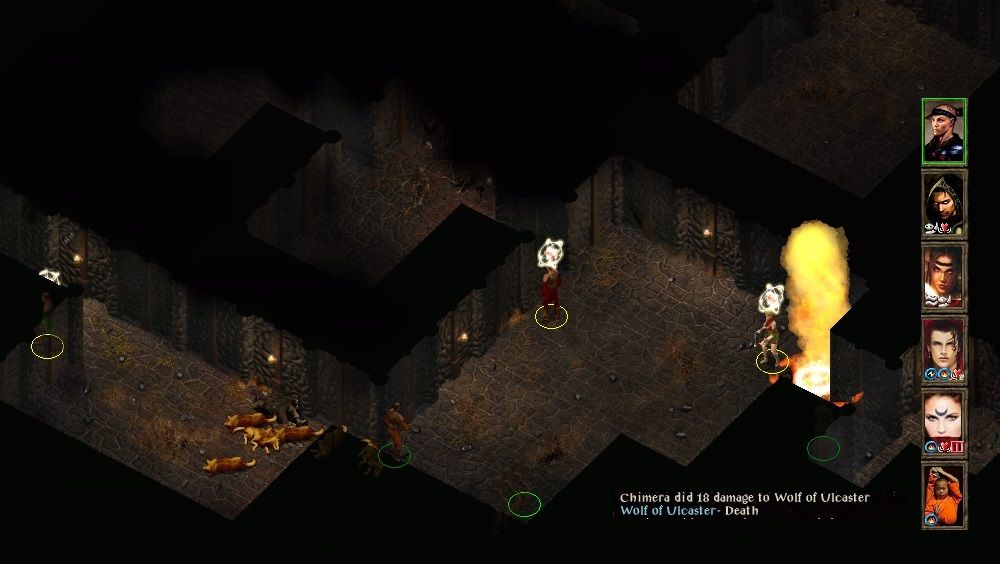
Task: Select the headband-wearing party leader portrait
Action: point(943,131)
